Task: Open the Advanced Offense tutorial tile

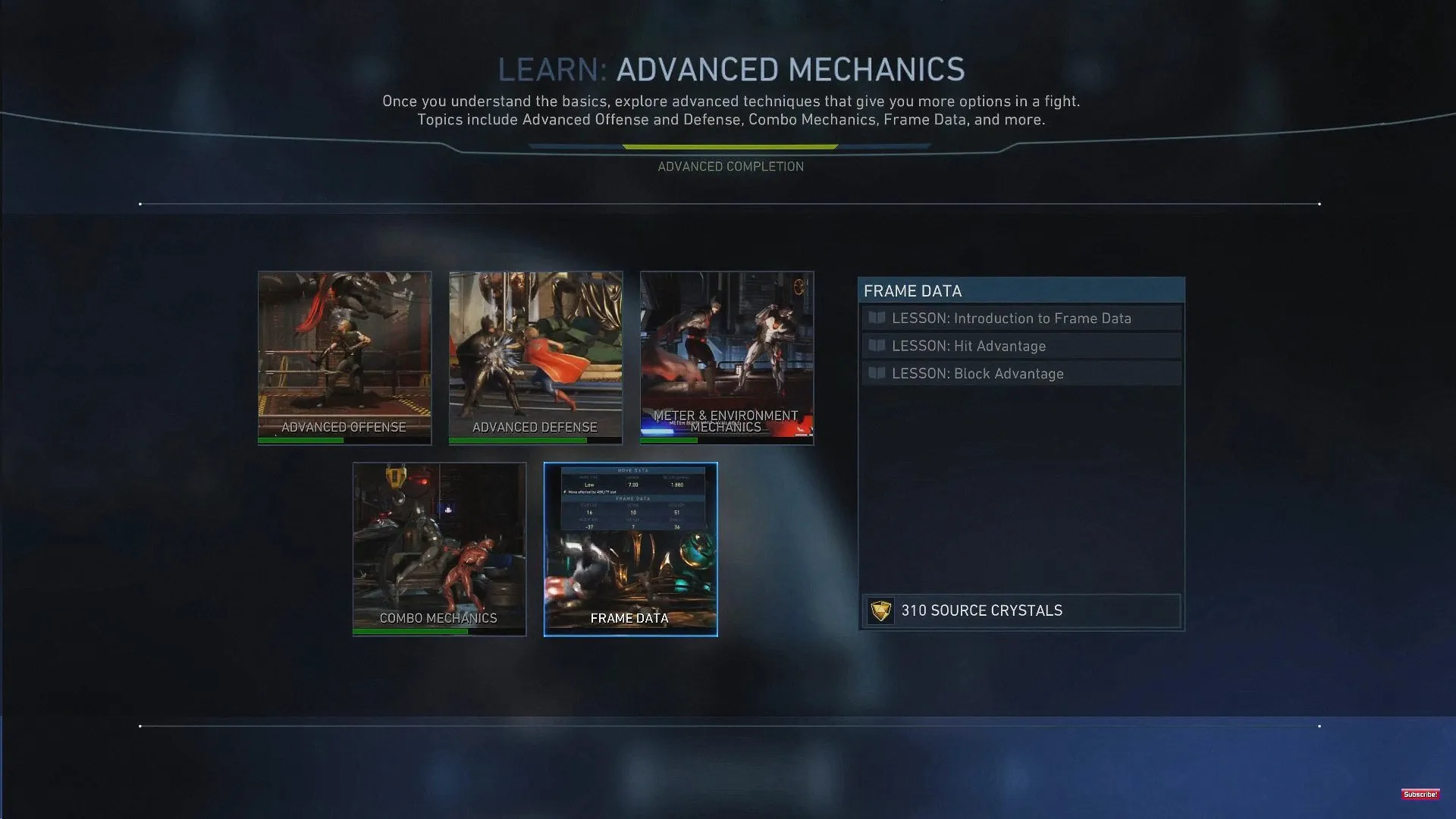Action: point(344,358)
